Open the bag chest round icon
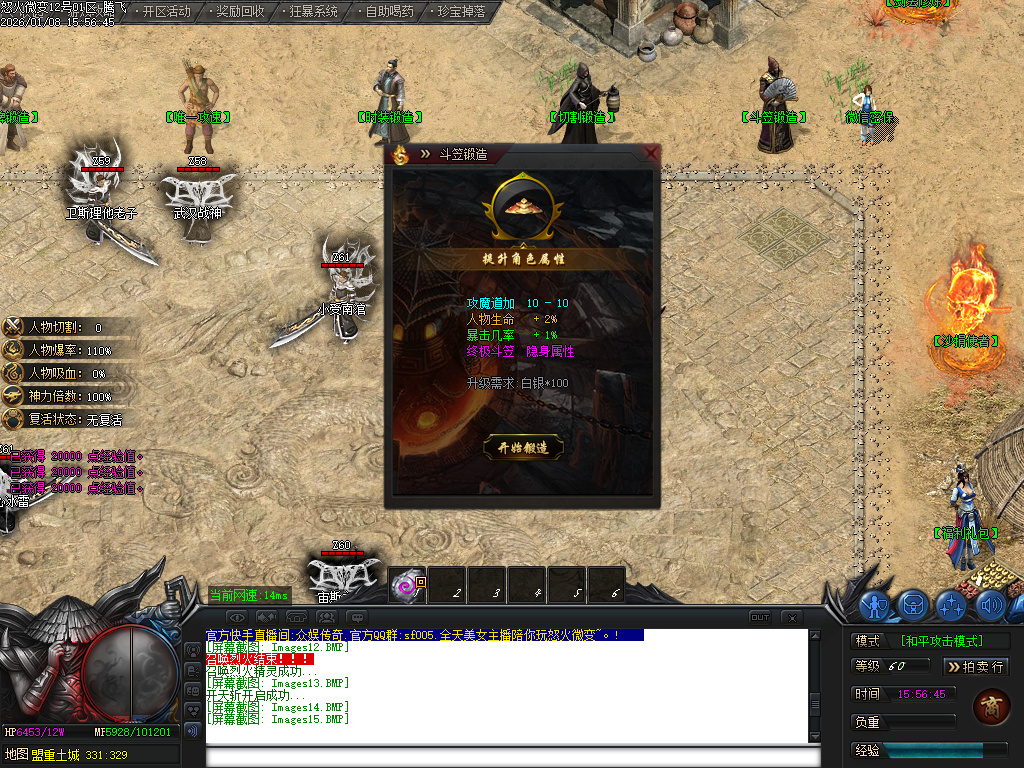The width and height of the screenshot is (1024, 768). pyautogui.click(x=914, y=605)
